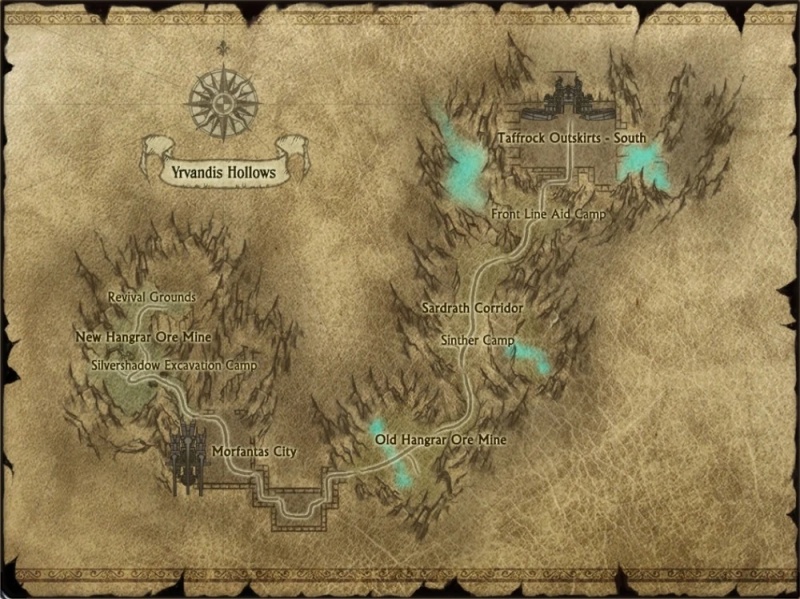Choose the Front Line Aid Camp label
Screen dimensions: 800x599
click(548, 215)
